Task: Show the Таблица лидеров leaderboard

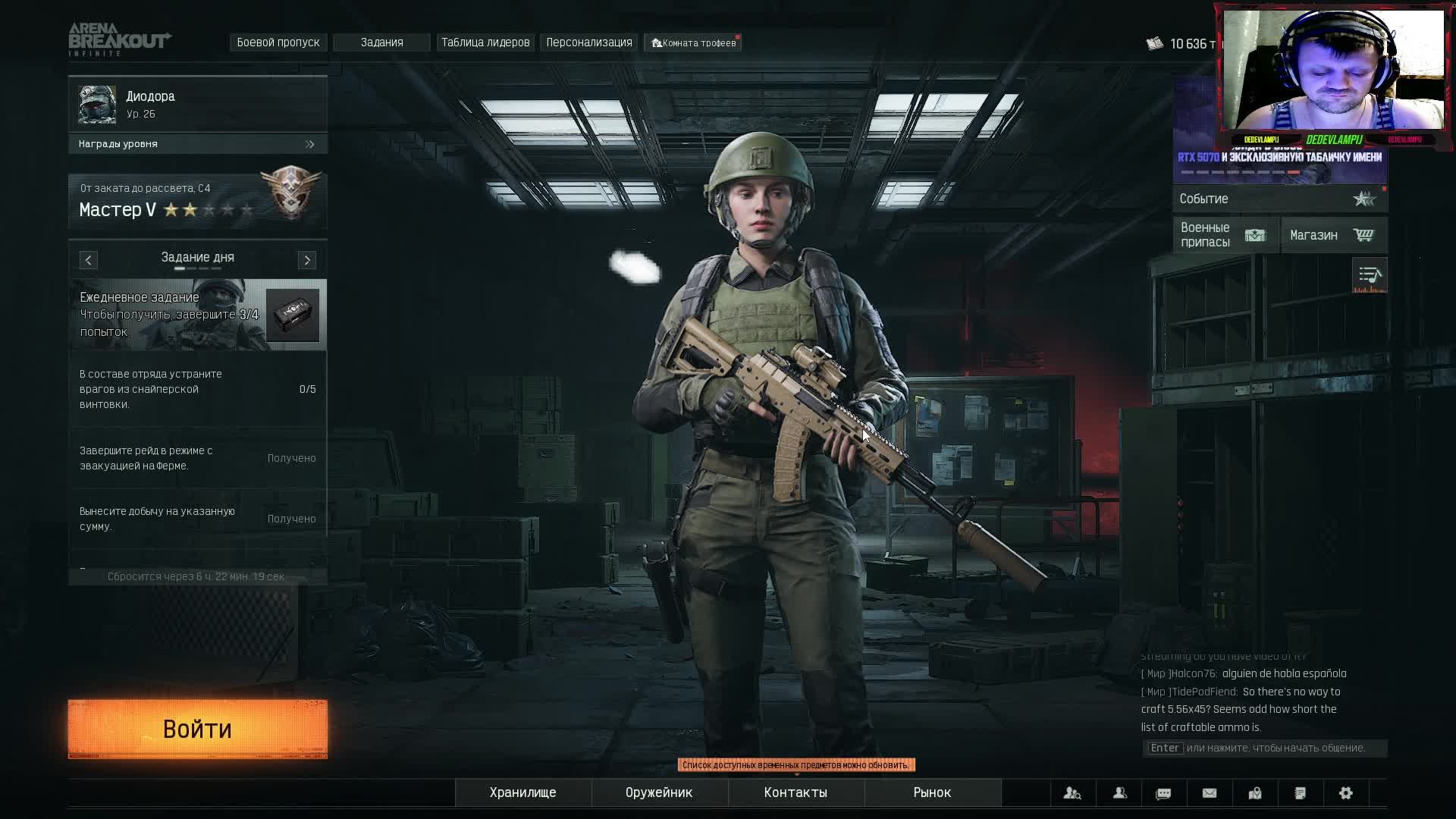Action: (485, 42)
